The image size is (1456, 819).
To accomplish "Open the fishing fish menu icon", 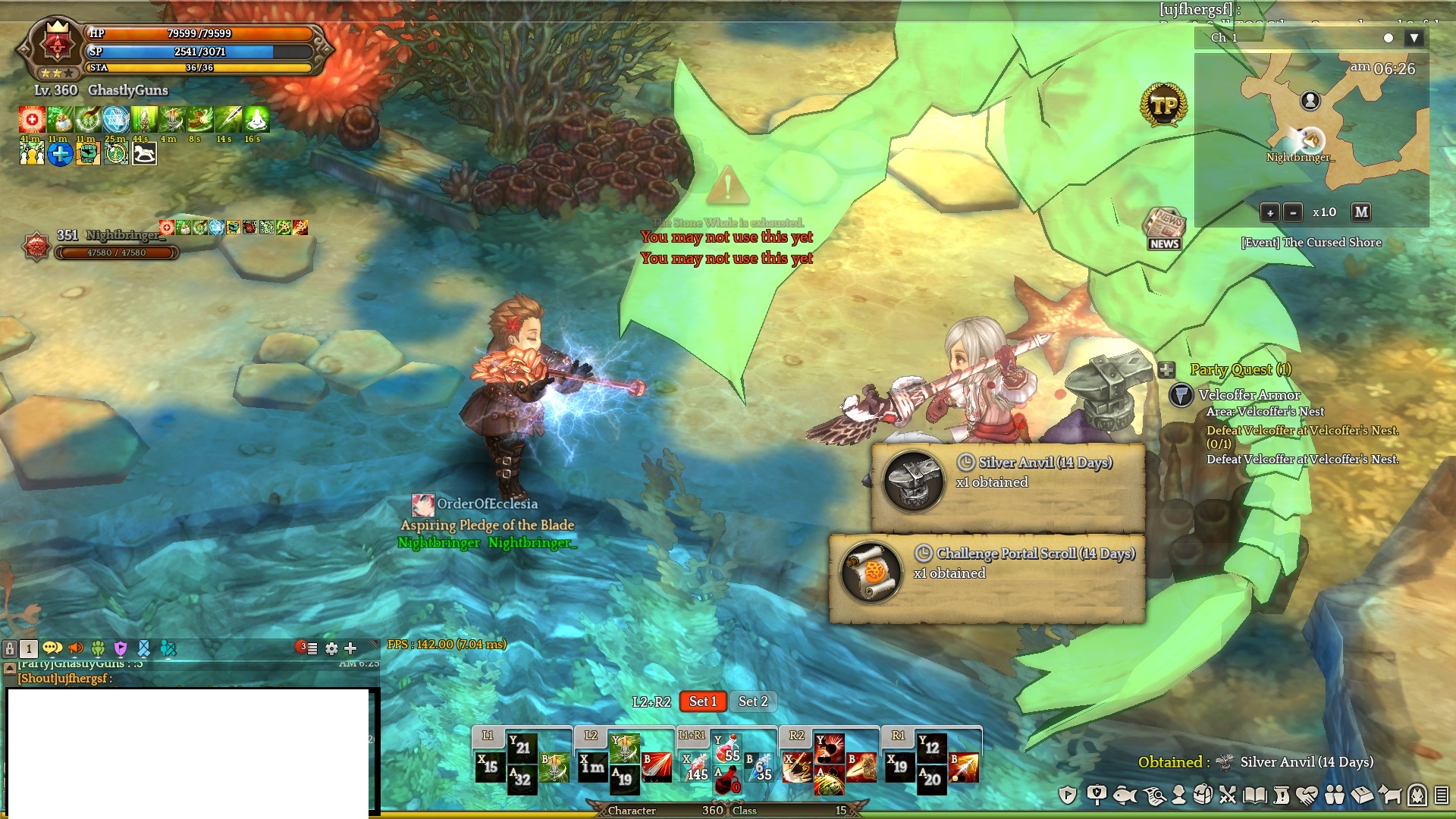I will tap(1125, 795).
